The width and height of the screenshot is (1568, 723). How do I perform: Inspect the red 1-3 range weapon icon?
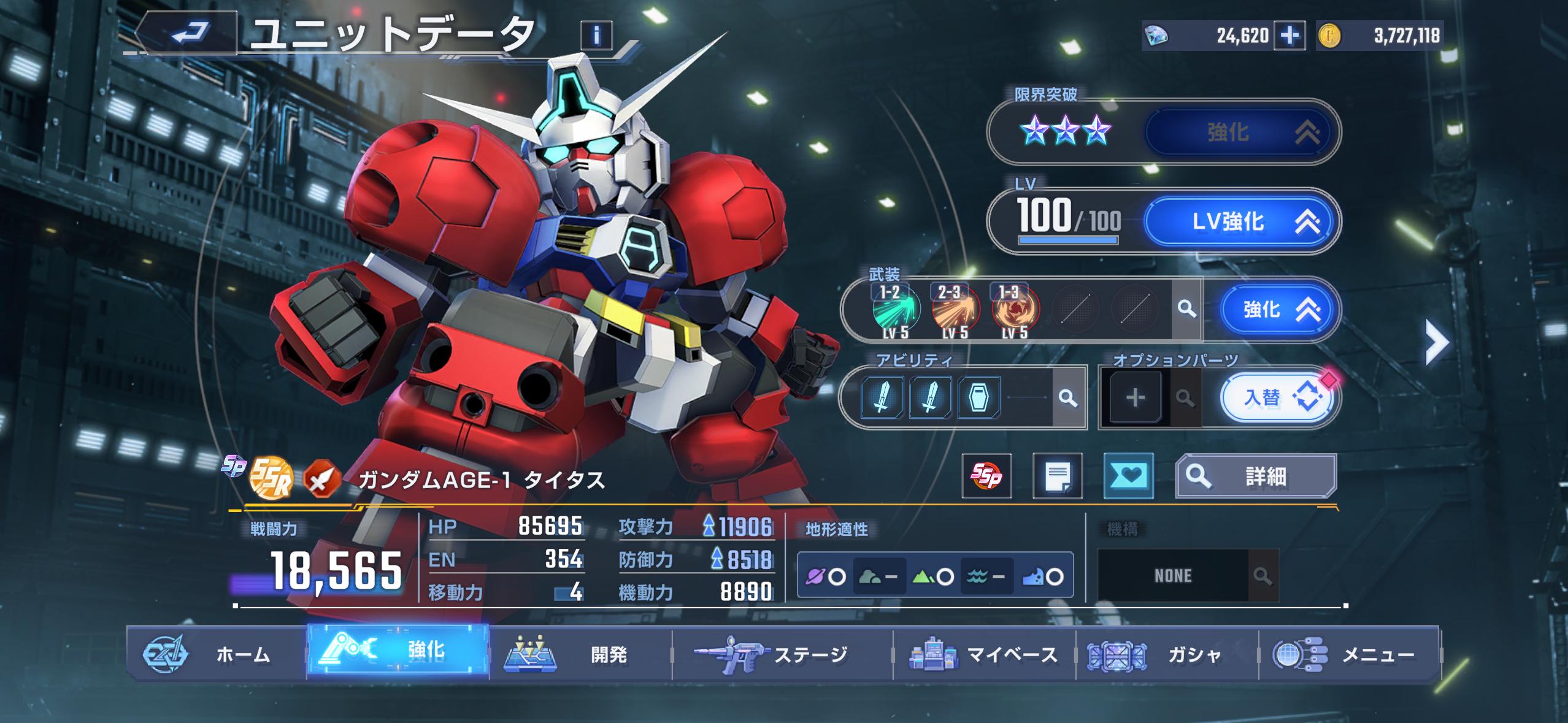pos(1015,310)
